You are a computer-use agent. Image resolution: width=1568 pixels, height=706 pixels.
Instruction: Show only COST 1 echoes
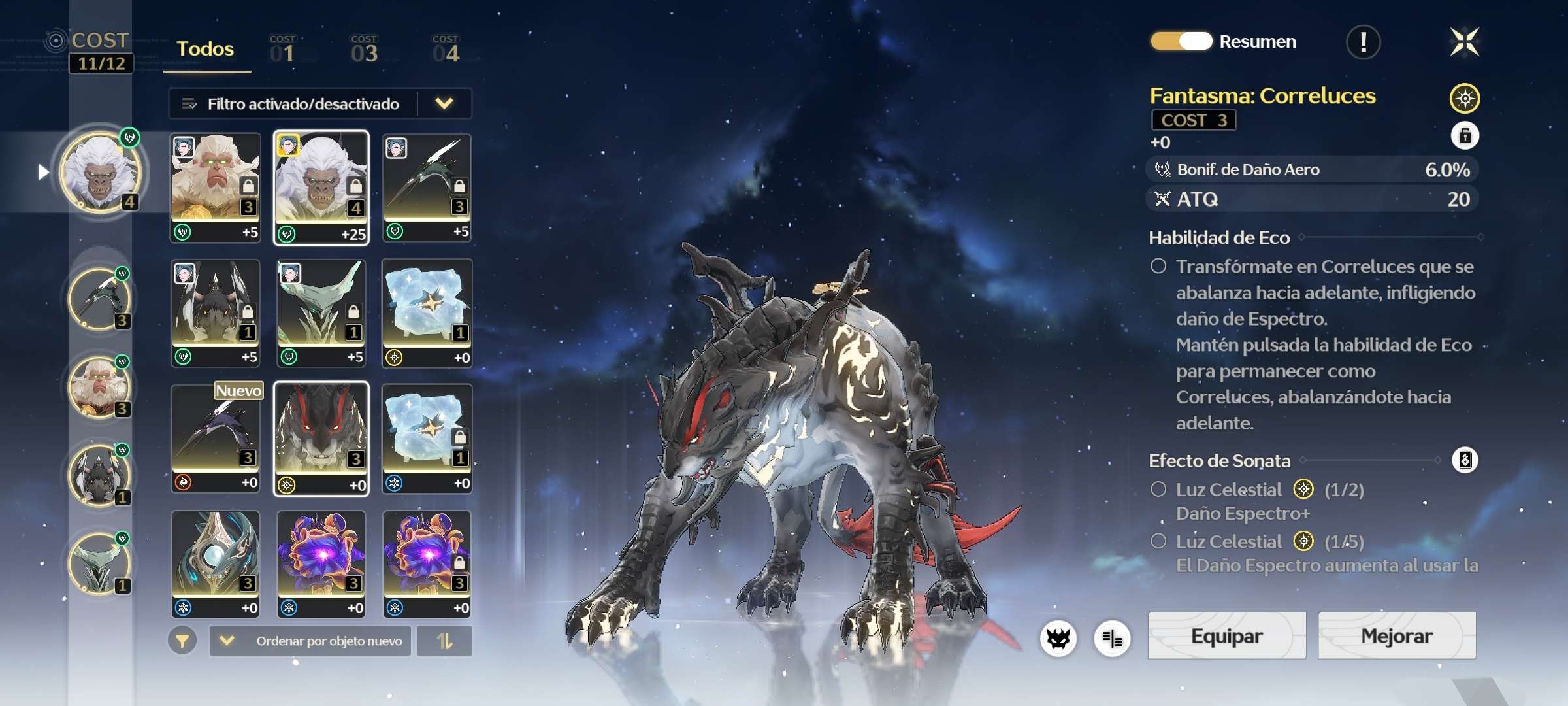point(282,50)
